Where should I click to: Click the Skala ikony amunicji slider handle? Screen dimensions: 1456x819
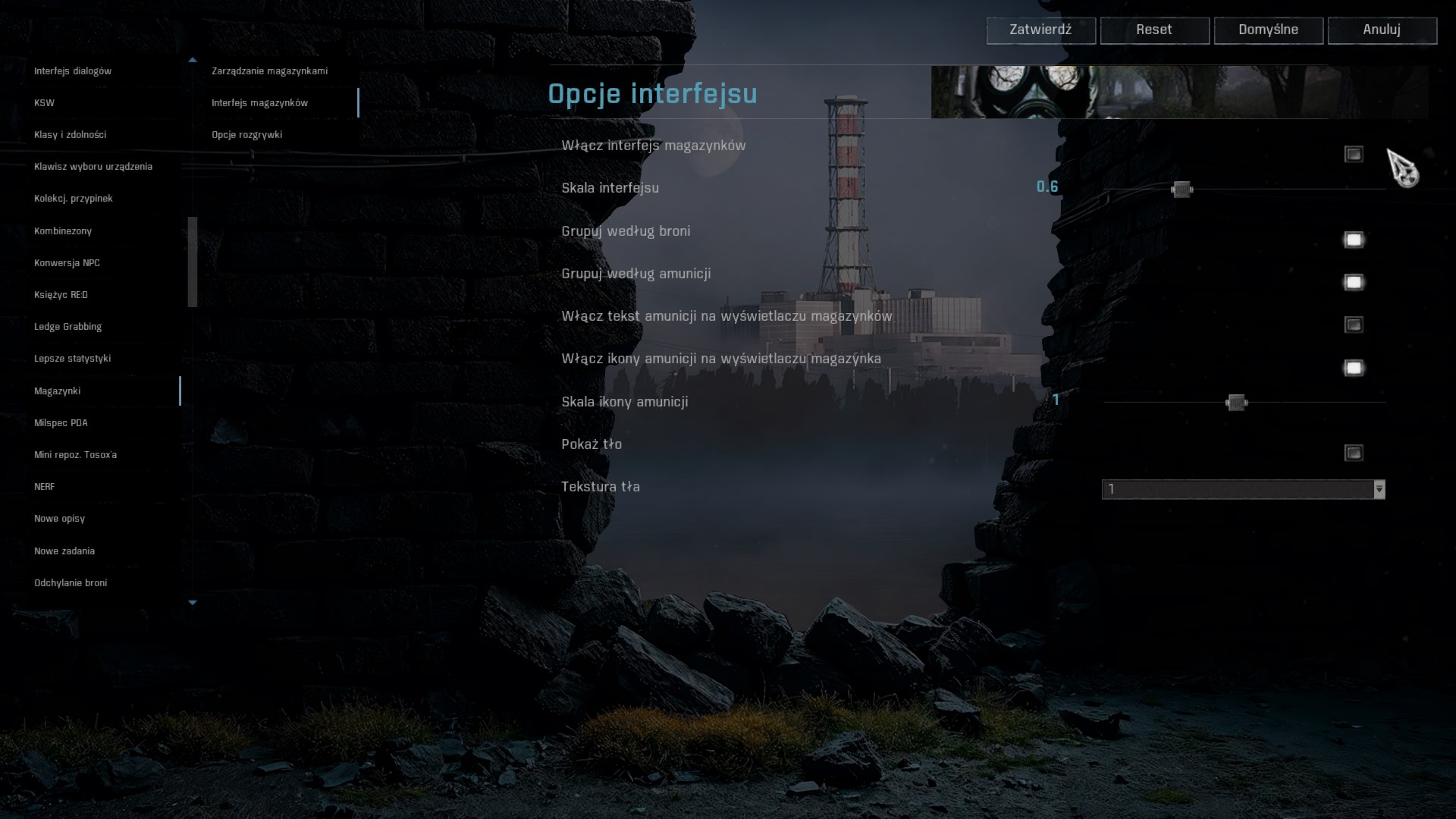(x=1236, y=403)
